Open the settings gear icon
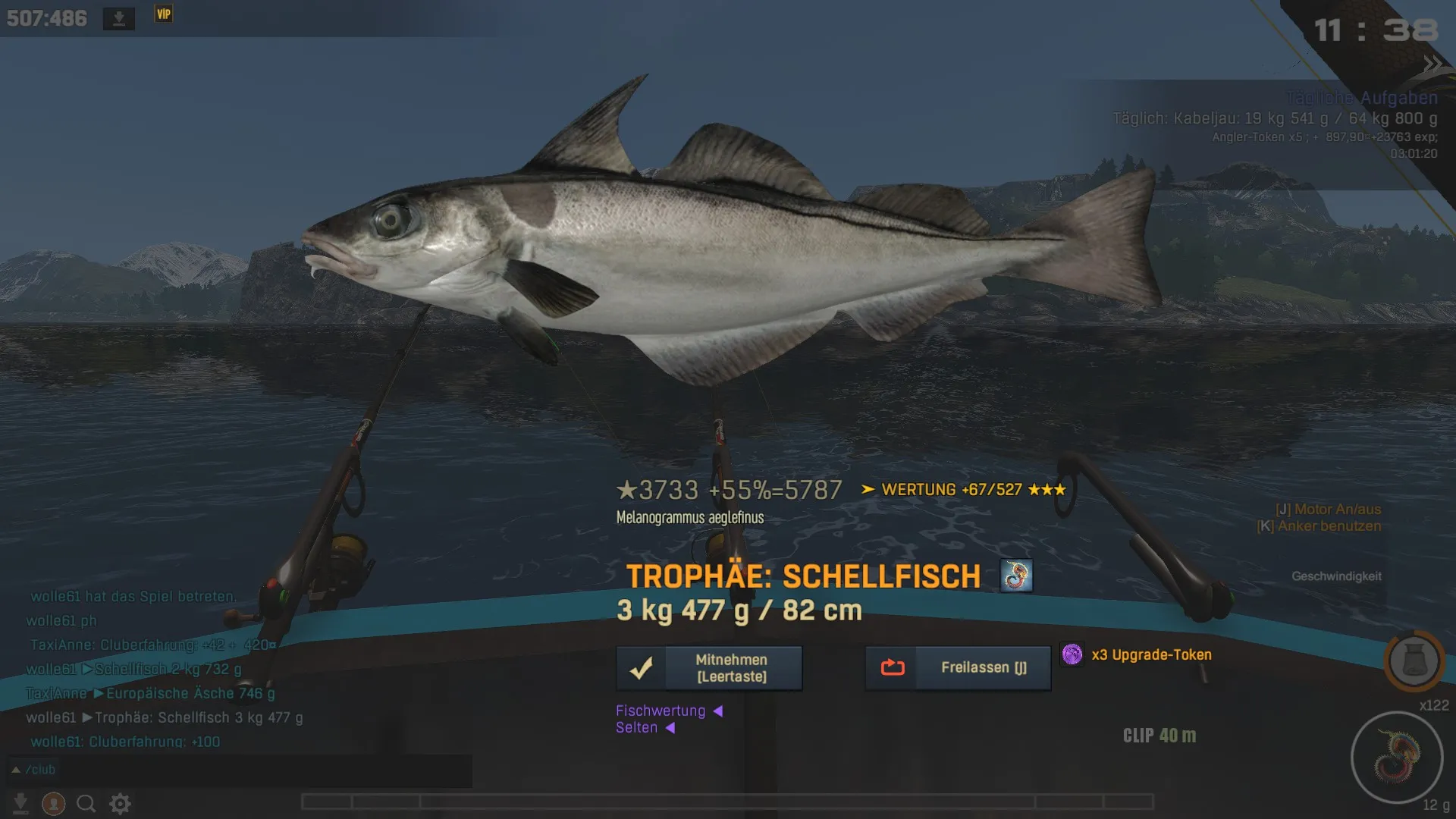The width and height of the screenshot is (1456, 819). 120,804
